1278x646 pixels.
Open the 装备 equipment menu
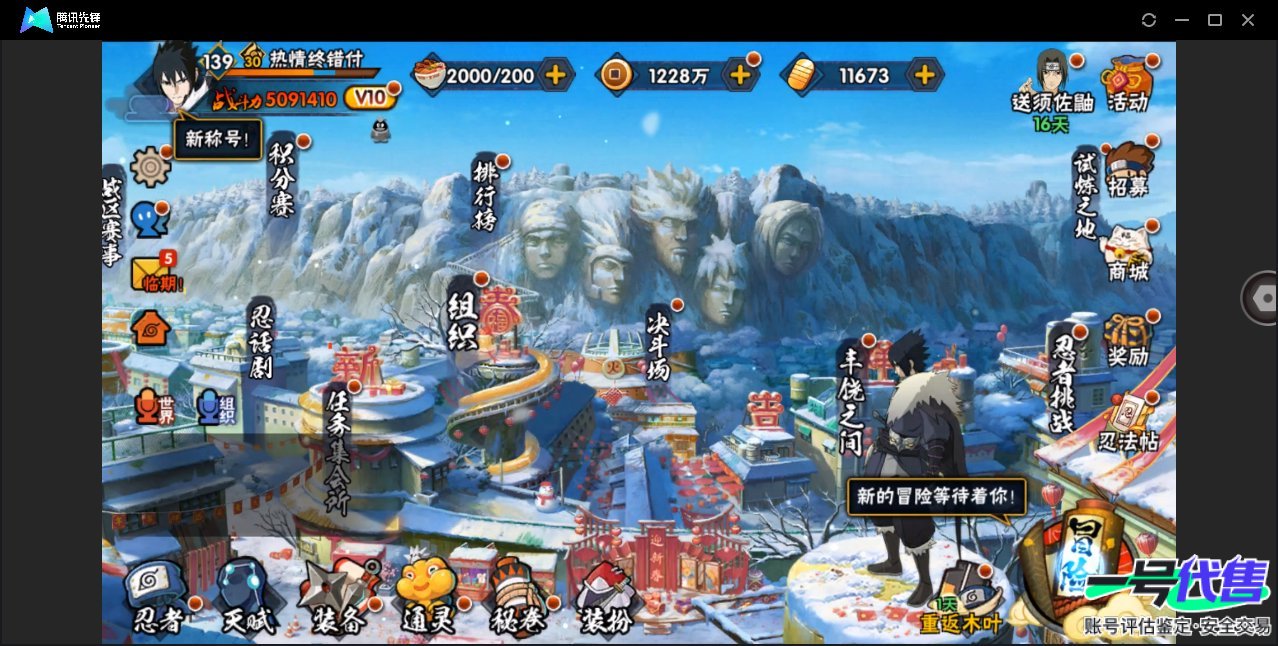point(338,598)
